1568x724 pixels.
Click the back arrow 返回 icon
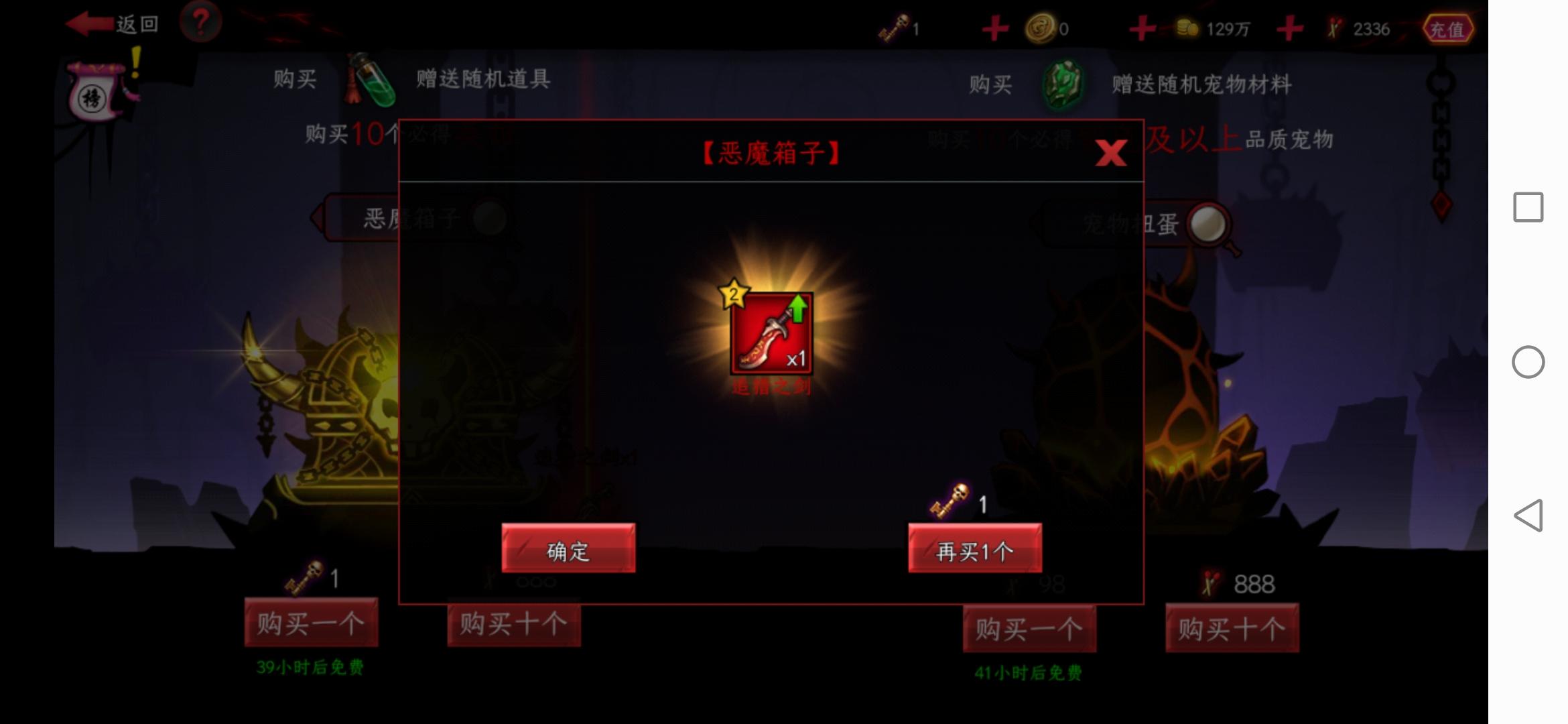coord(89,23)
